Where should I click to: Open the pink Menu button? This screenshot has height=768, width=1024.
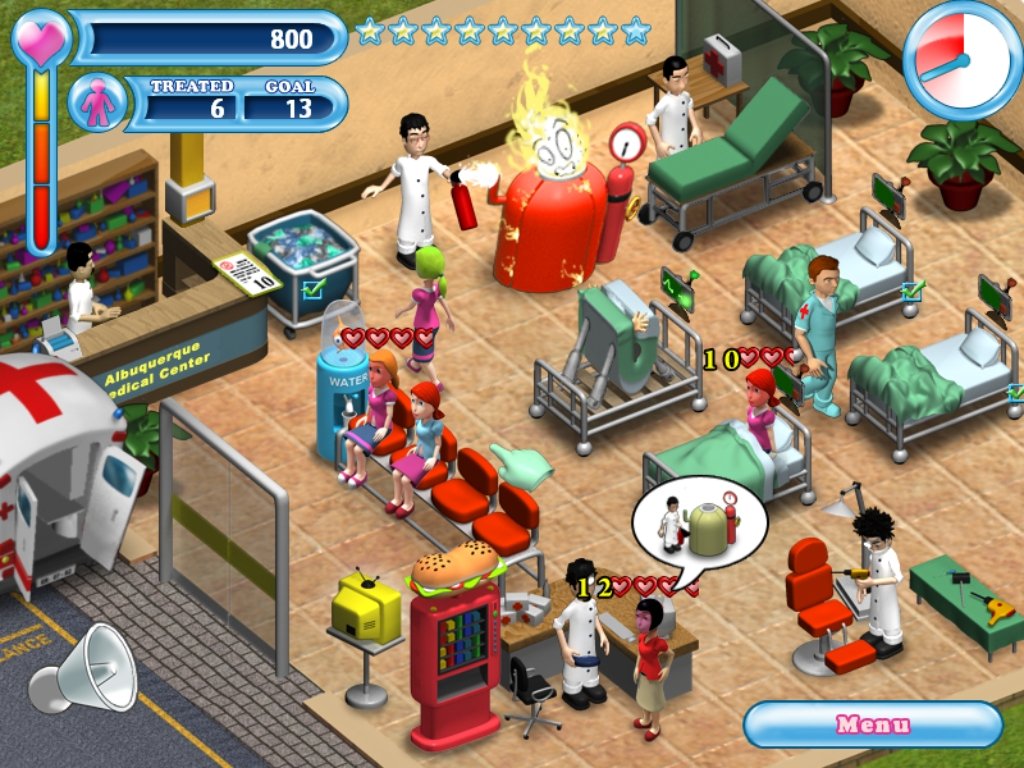coord(872,724)
